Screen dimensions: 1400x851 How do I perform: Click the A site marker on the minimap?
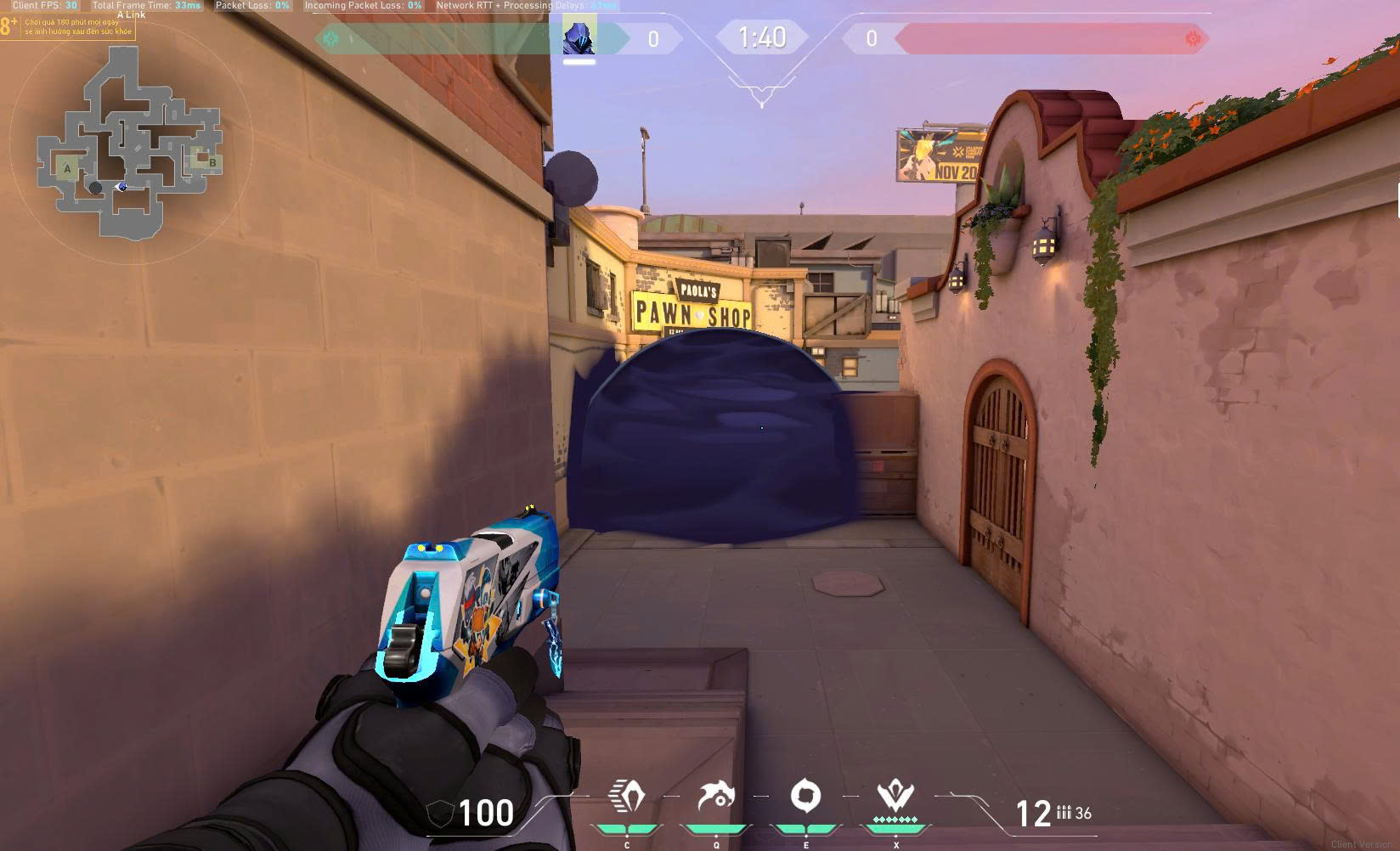(68, 169)
